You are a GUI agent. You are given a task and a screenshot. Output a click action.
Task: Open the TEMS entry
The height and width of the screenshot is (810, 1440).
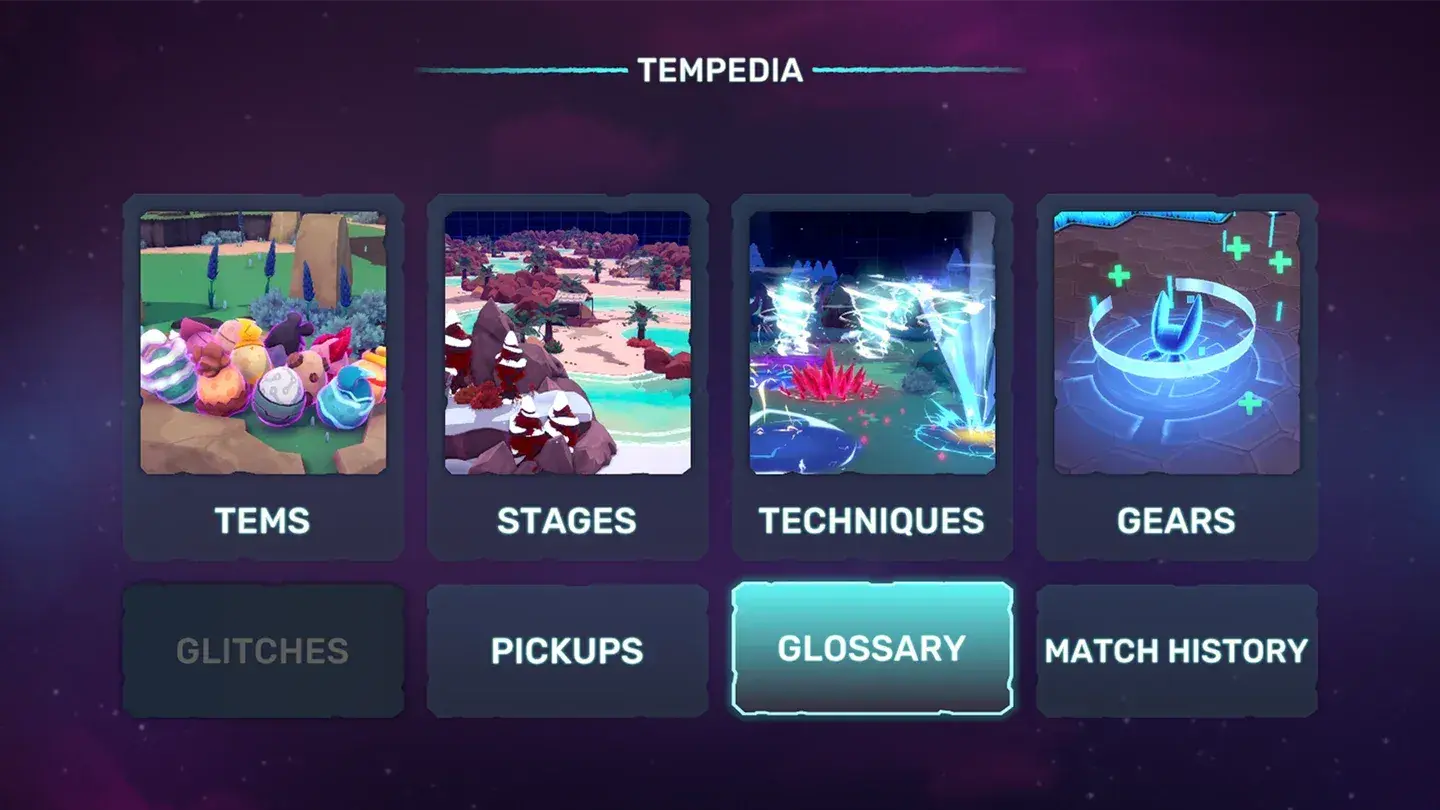(264, 520)
